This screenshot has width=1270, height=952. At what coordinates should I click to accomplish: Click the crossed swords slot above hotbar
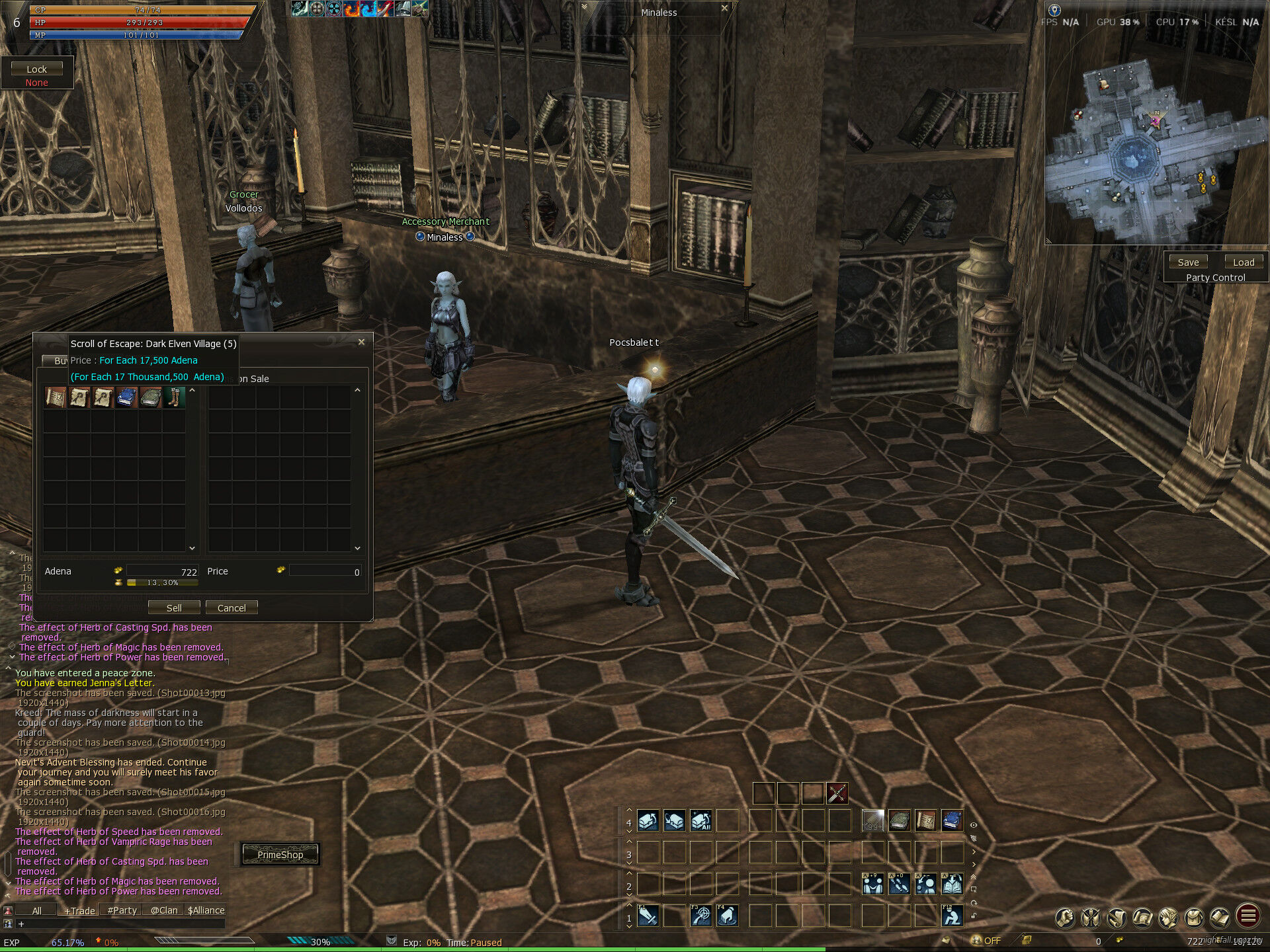click(x=837, y=793)
